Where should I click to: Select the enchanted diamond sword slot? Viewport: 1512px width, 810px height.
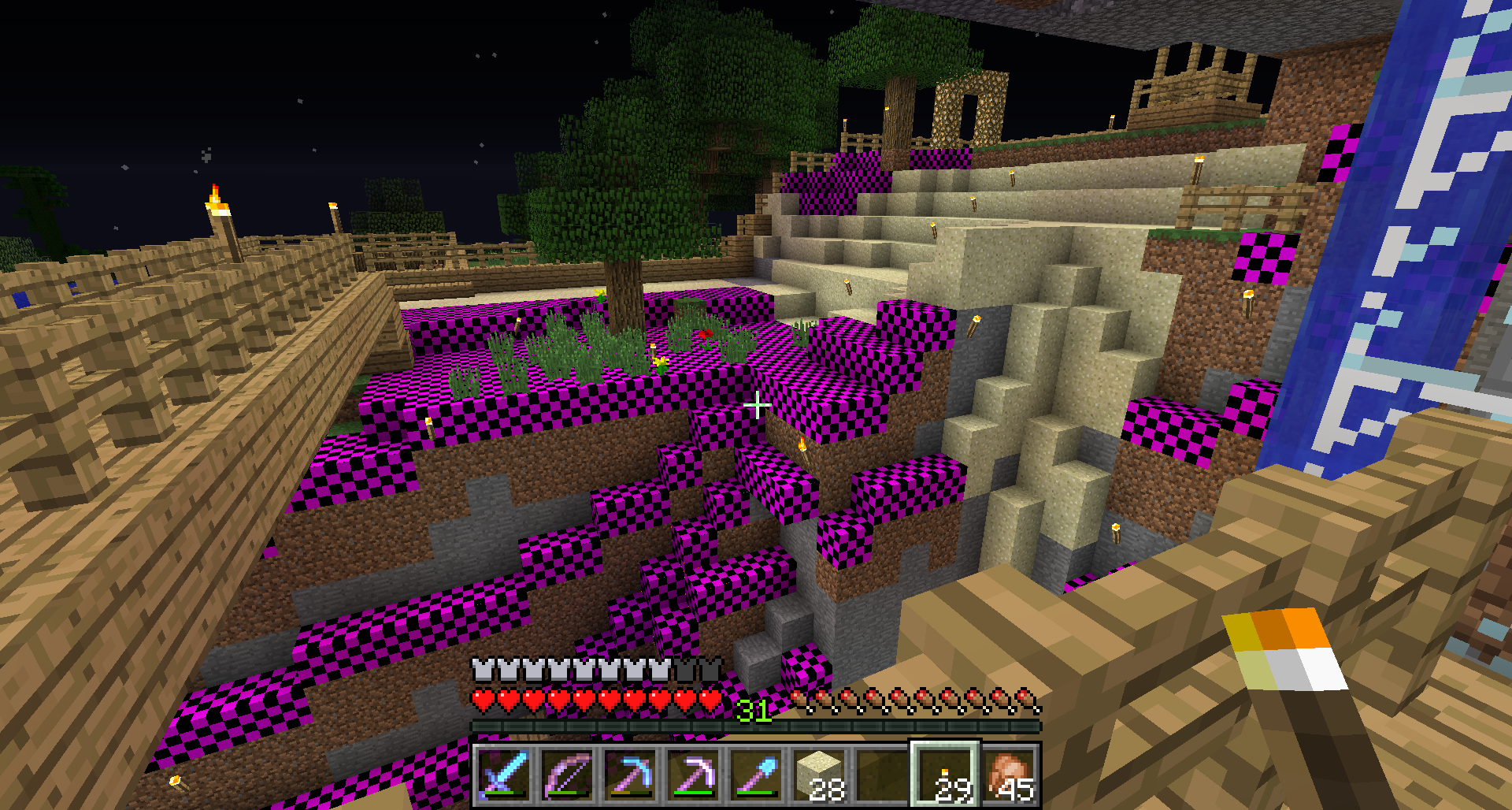504,775
